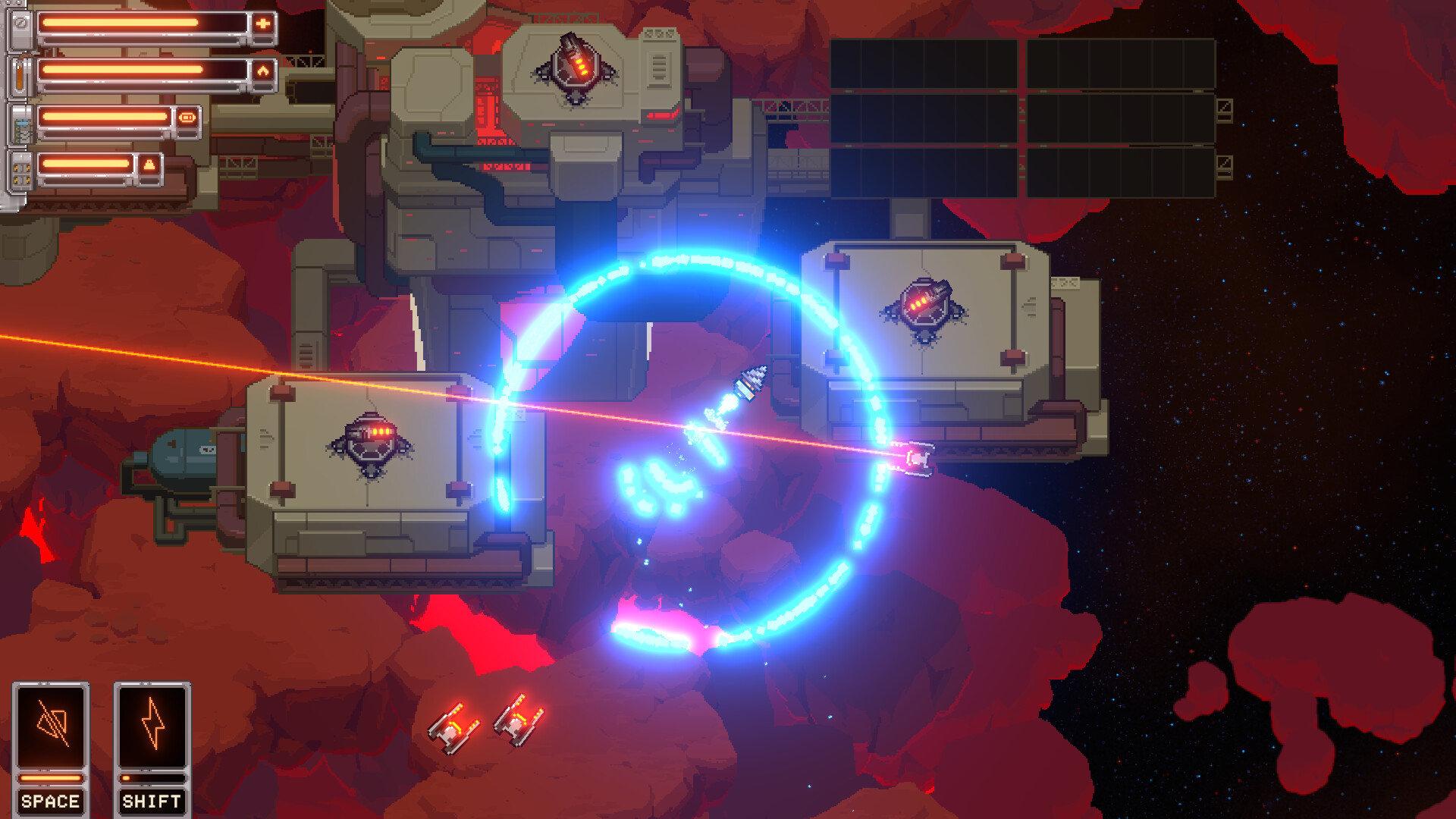Select the drill icon in the SPACE ability slot

(52, 723)
